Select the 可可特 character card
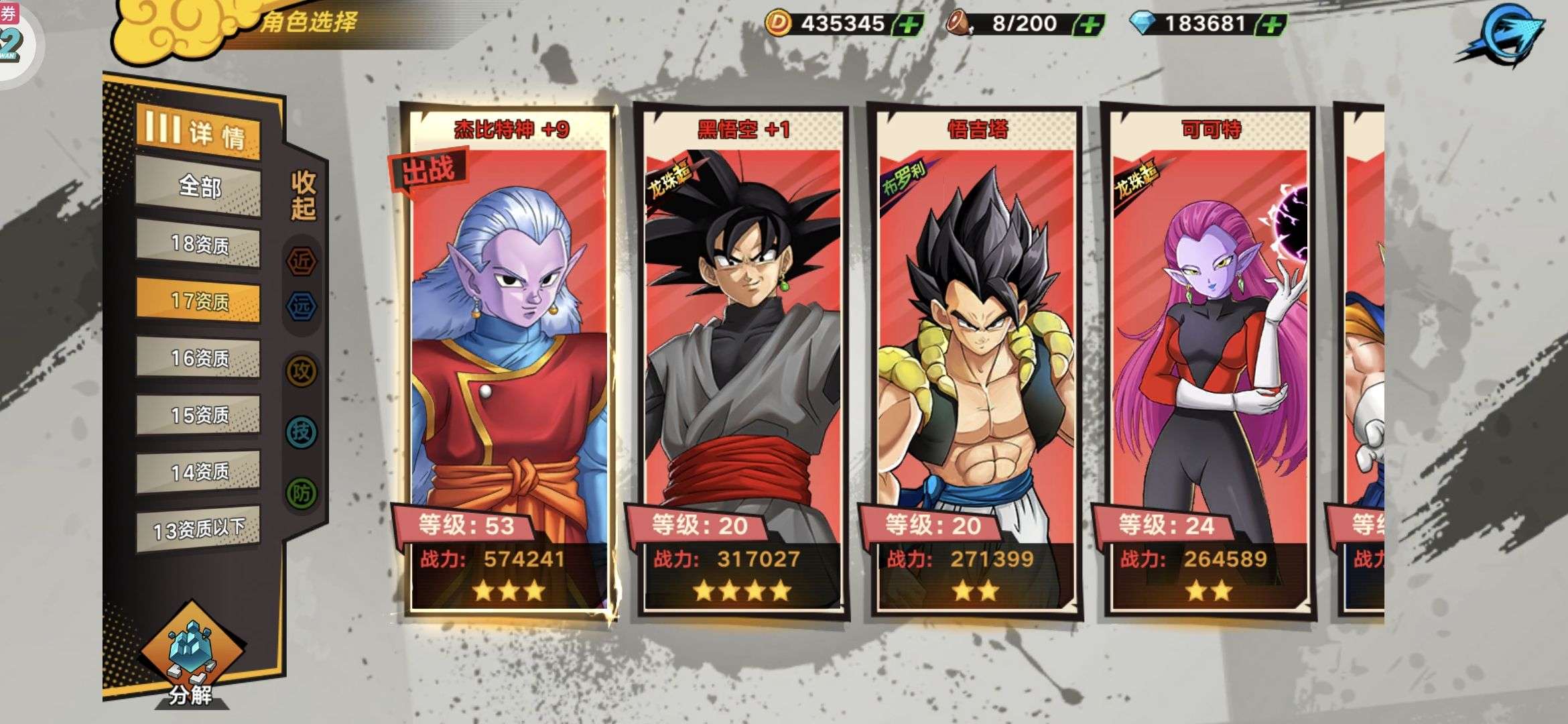The height and width of the screenshot is (724, 1568). [1210, 362]
